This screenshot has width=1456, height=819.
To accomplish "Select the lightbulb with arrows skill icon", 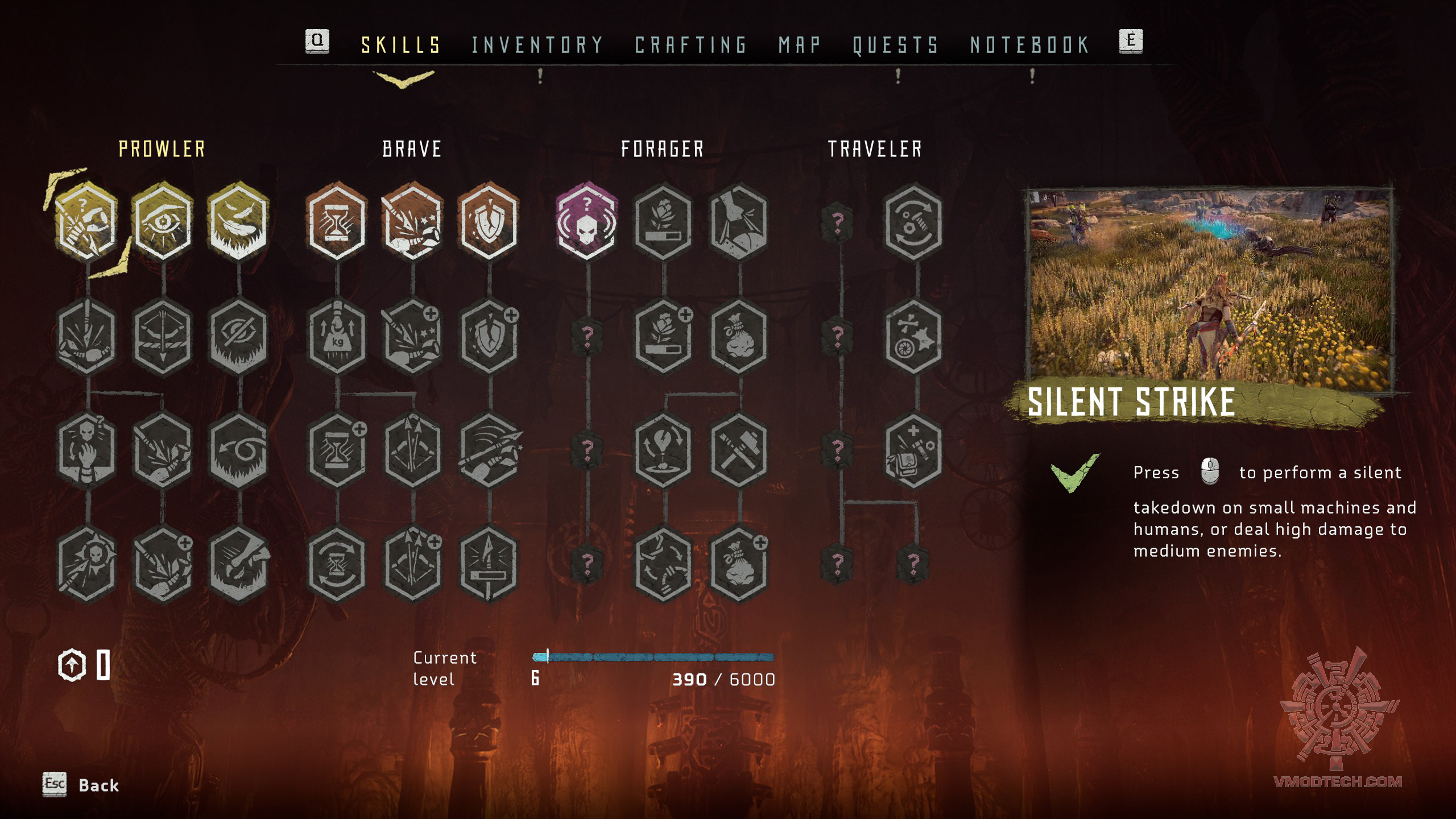I will coord(663,450).
